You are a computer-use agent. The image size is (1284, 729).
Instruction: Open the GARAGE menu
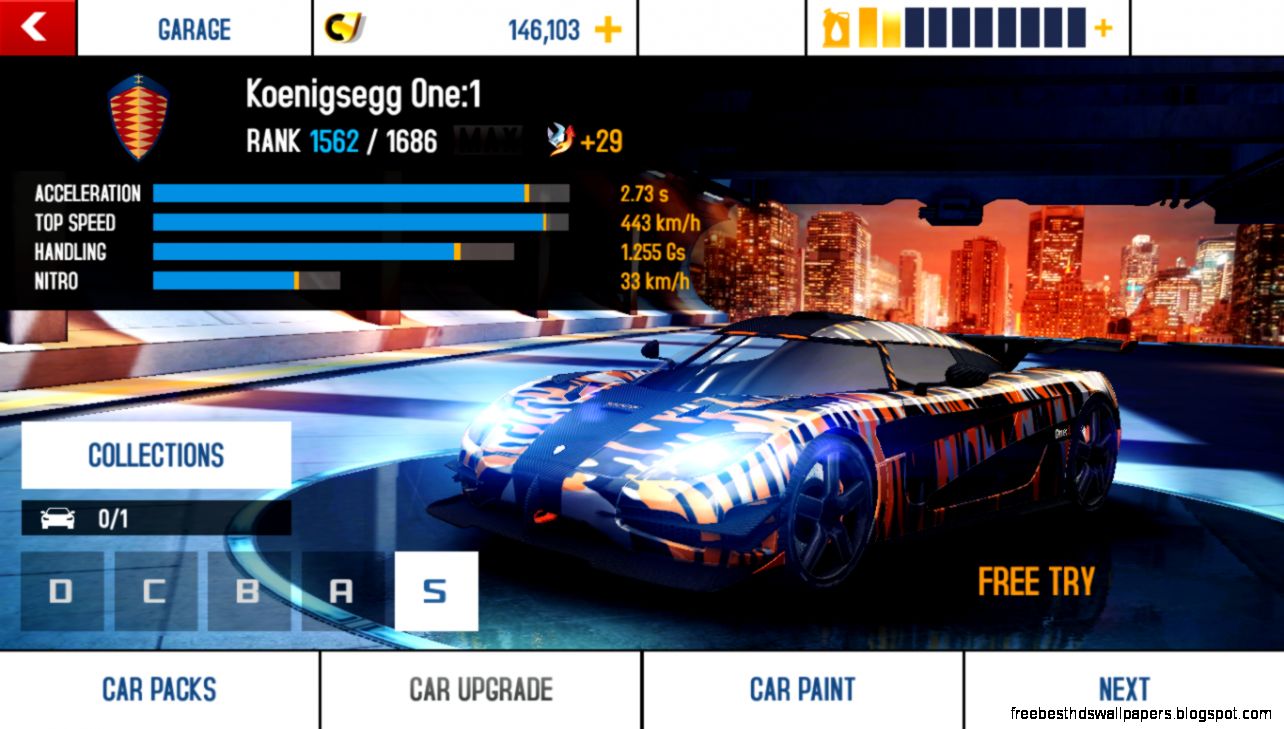[x=194, y=29]
